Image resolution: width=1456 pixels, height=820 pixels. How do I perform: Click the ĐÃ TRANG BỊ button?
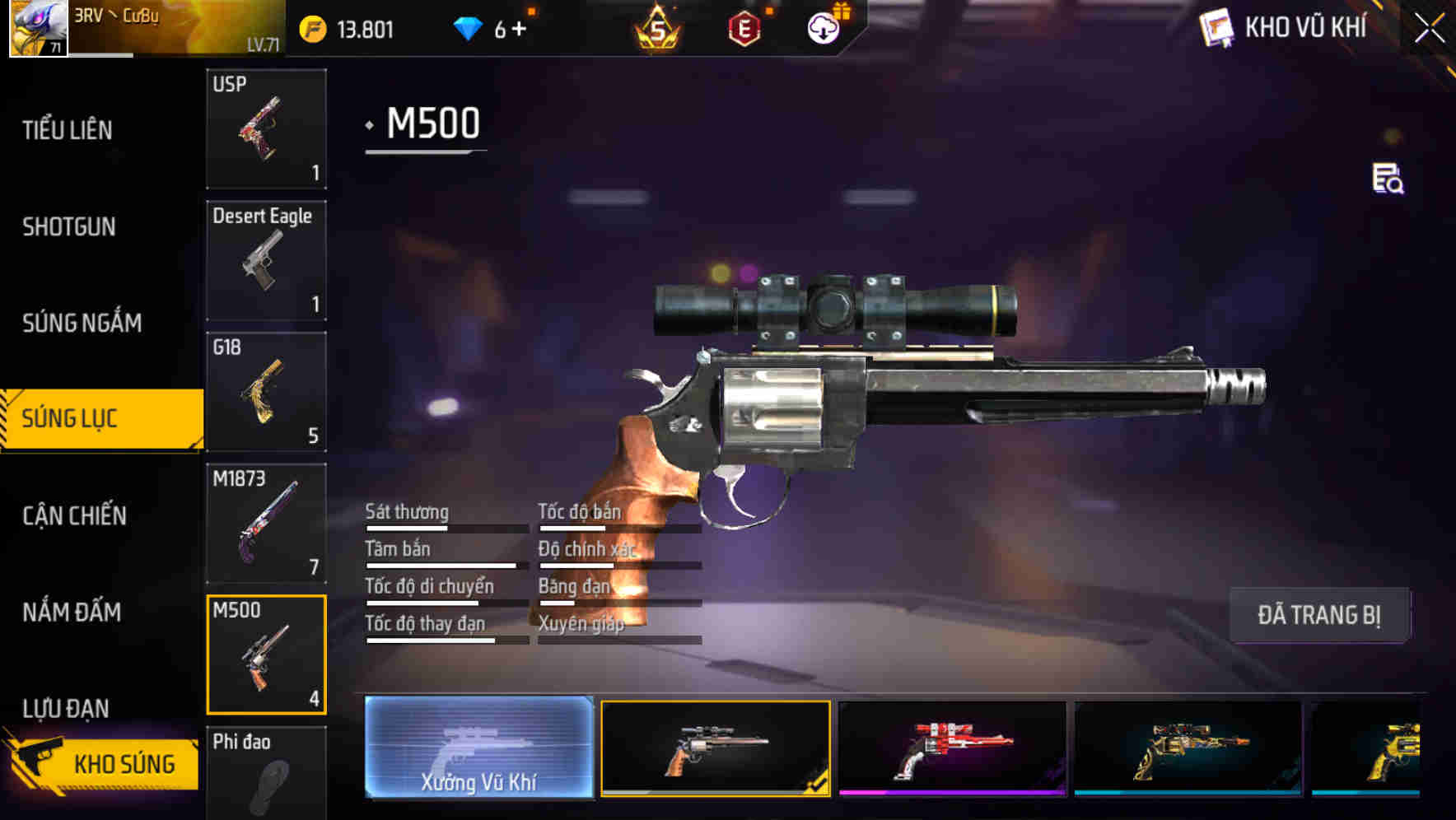point(1319,614)
